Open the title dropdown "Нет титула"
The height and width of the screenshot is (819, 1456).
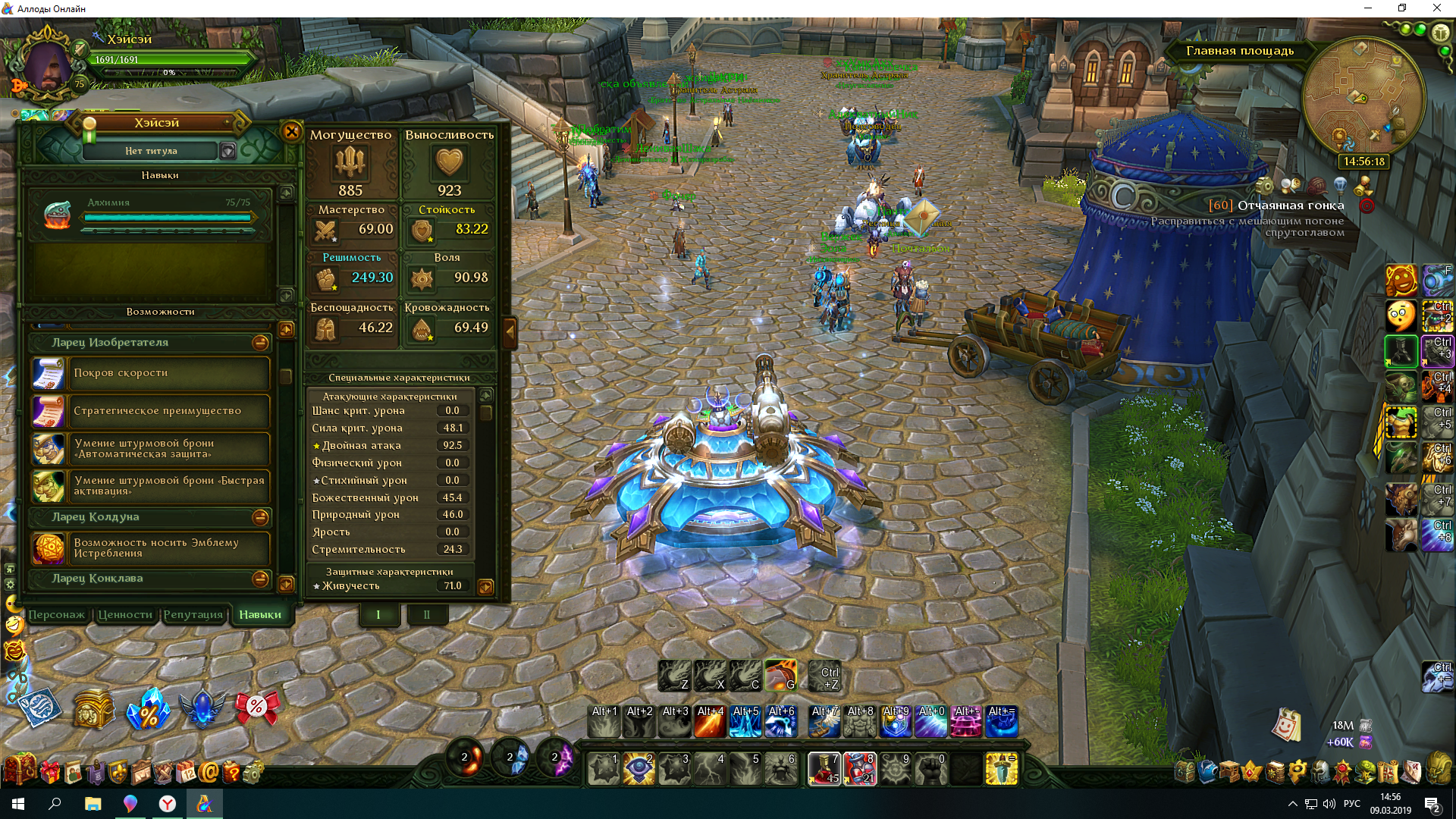227,151
